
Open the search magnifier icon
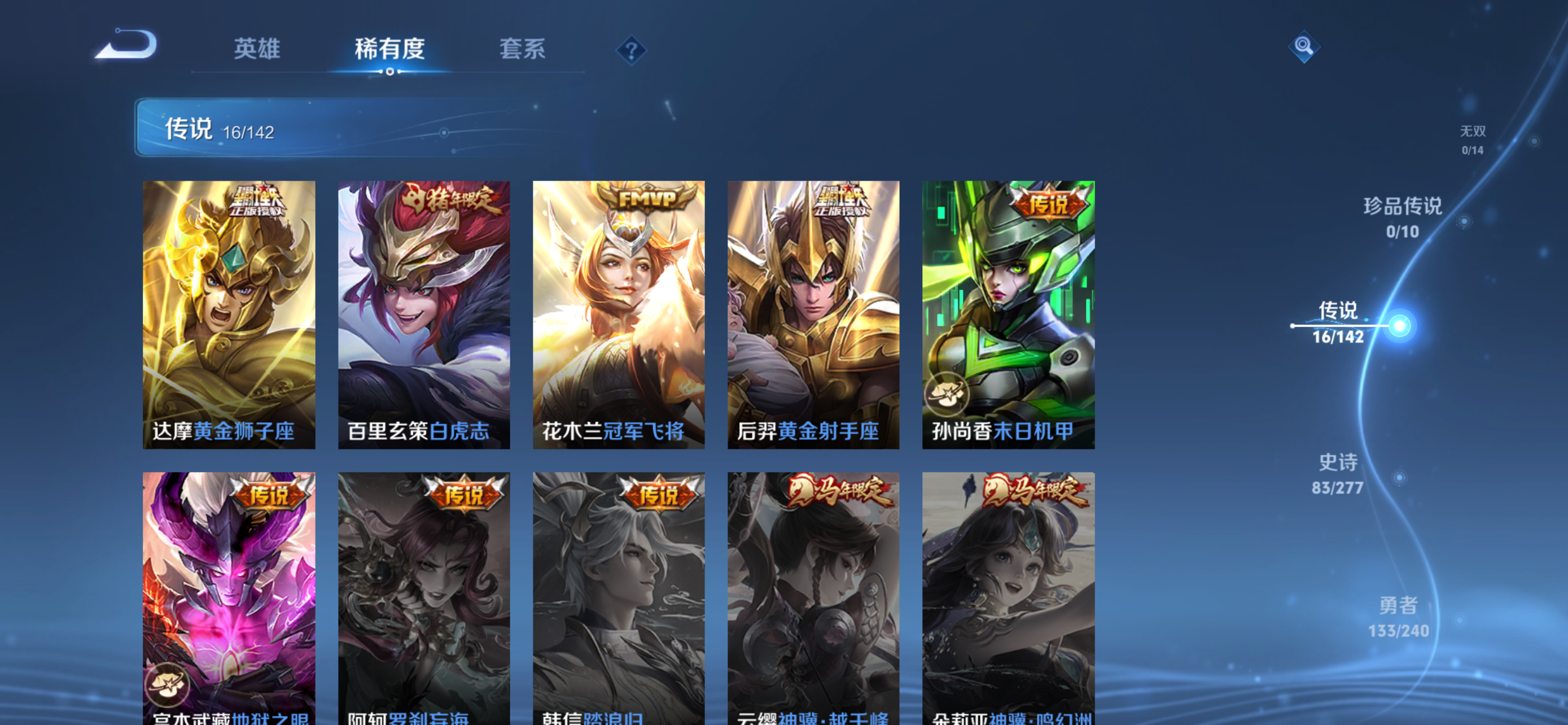(1304, 47)
